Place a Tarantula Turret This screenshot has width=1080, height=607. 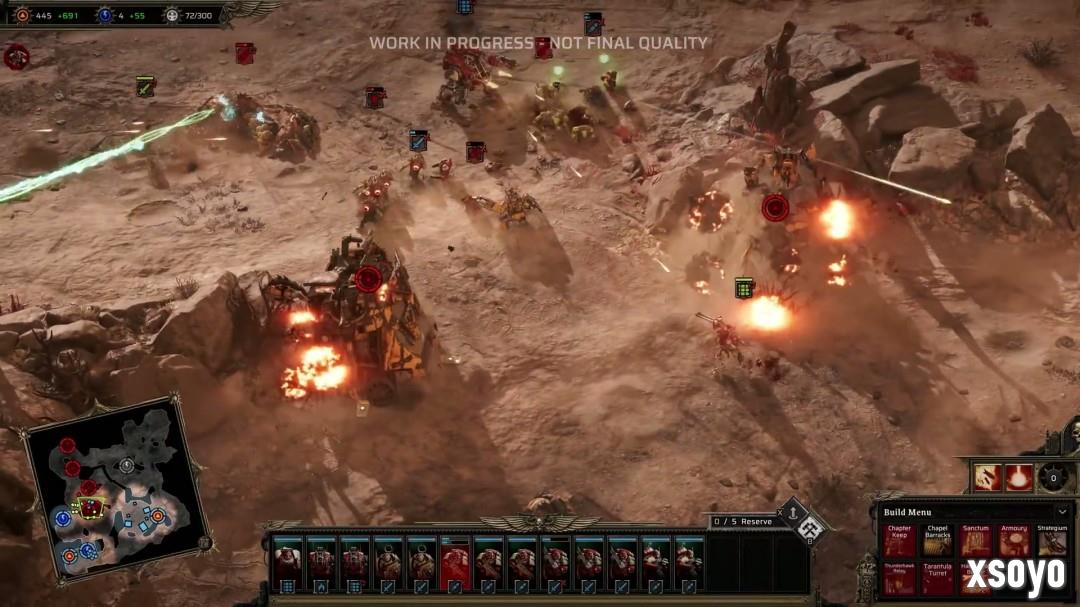coord(937,579)
